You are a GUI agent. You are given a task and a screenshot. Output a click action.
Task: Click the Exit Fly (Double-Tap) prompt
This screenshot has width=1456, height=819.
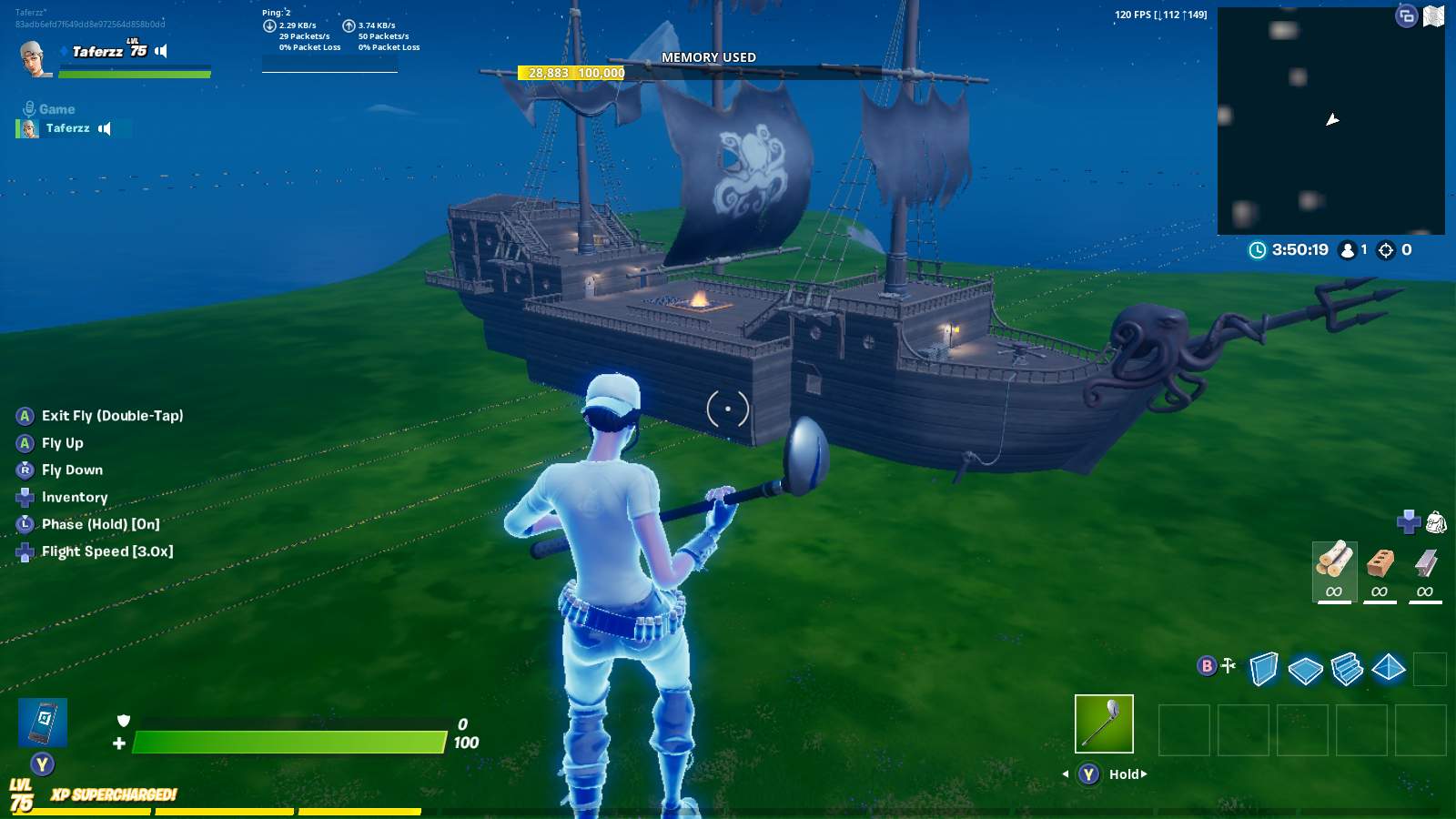(x=112, y=415)
